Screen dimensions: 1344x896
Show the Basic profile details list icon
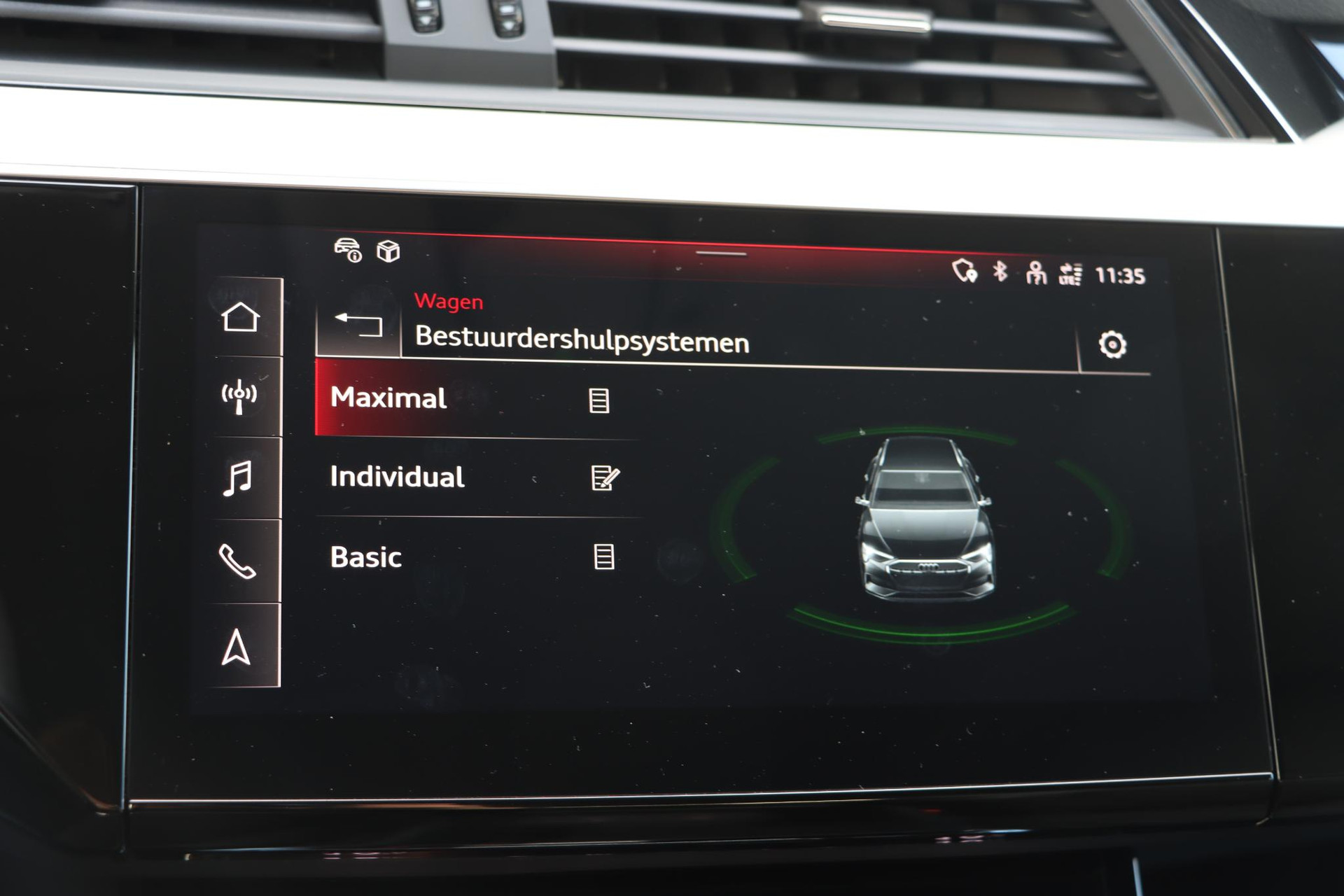[604, 557]
